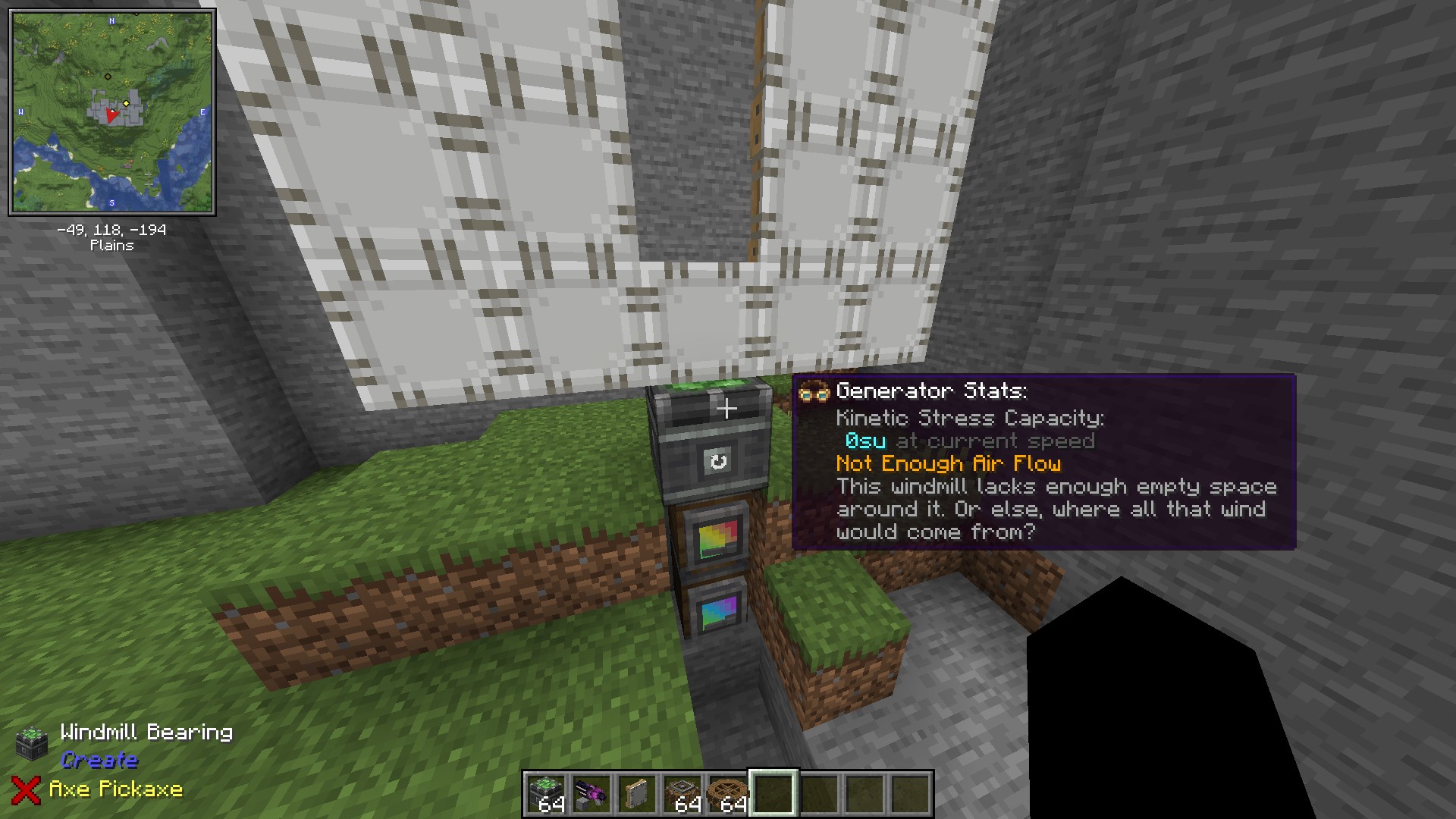Select the windmill bearing hotbar slot
The height and width of the screenshot is (819, 1456).
546,794
